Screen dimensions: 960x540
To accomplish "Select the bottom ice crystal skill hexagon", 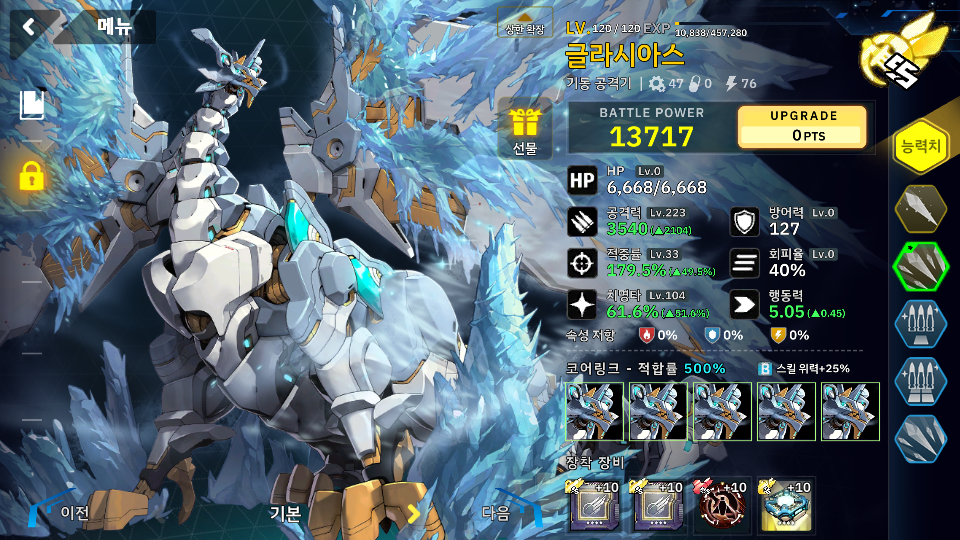I will pyautogui.click(x=920, y=438).
